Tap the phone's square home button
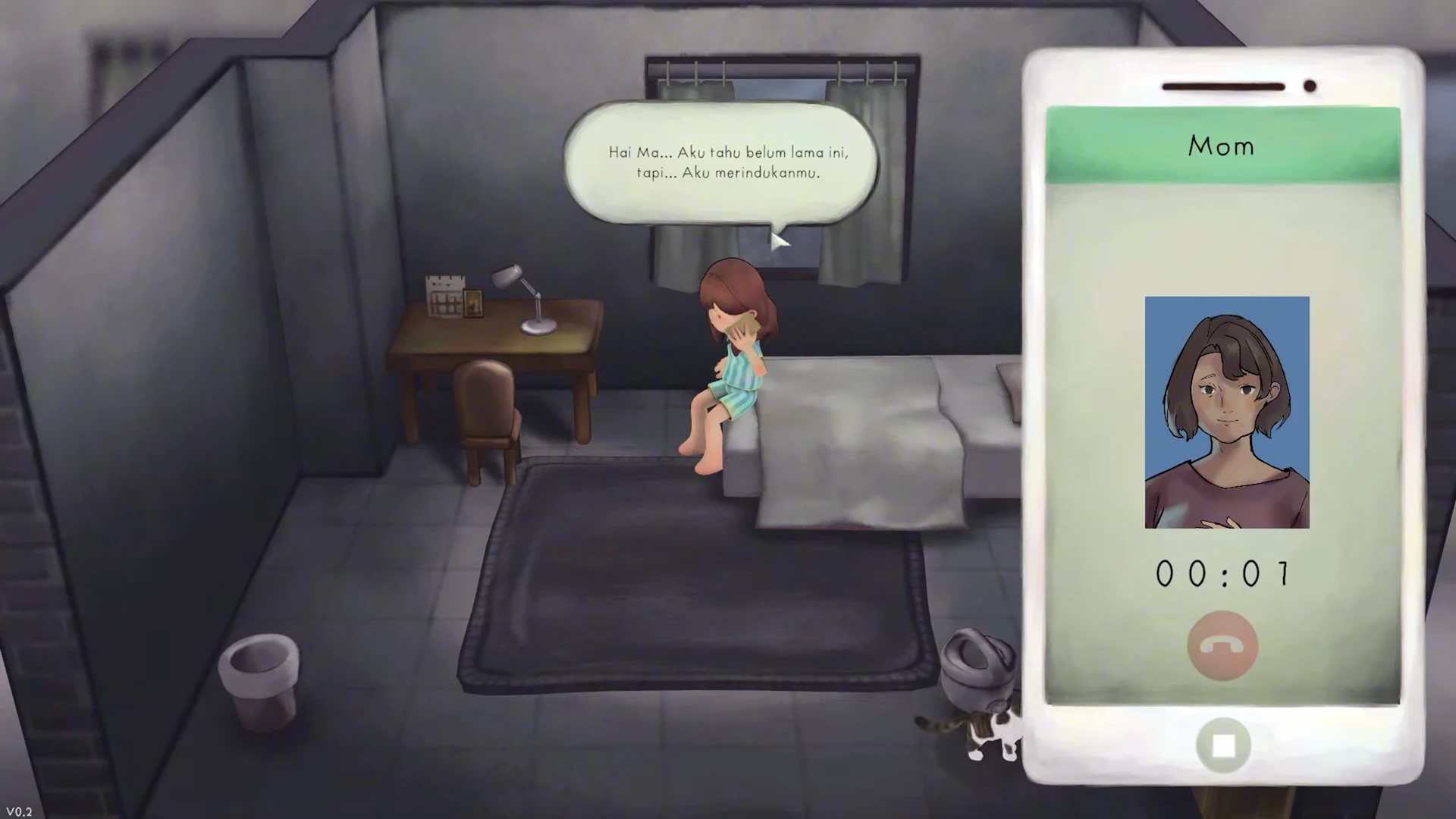Screen dimensions: 1456x819 click(x=1222, y=746)
